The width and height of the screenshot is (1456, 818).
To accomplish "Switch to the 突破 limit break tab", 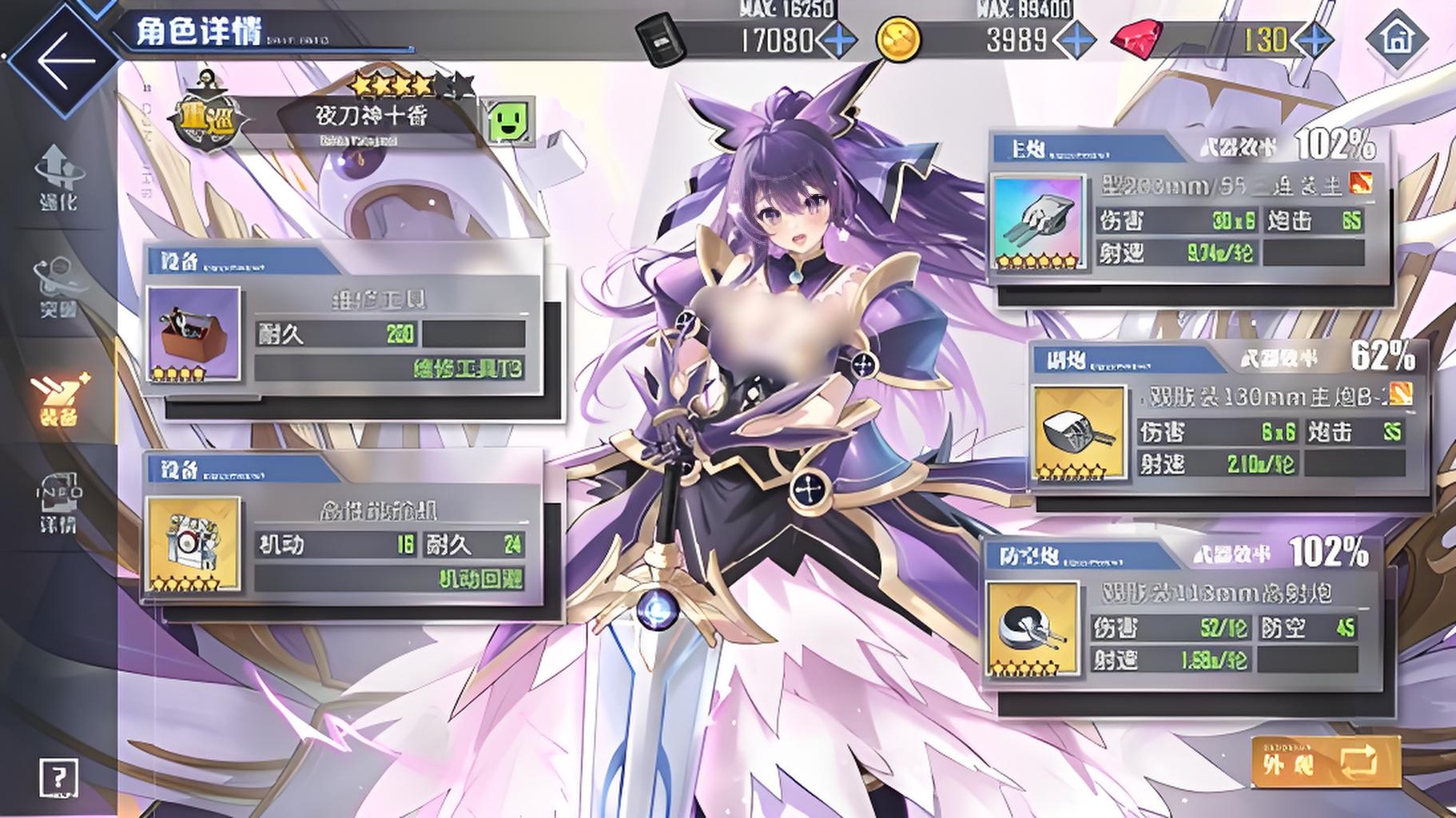I will tap(58, 288).
